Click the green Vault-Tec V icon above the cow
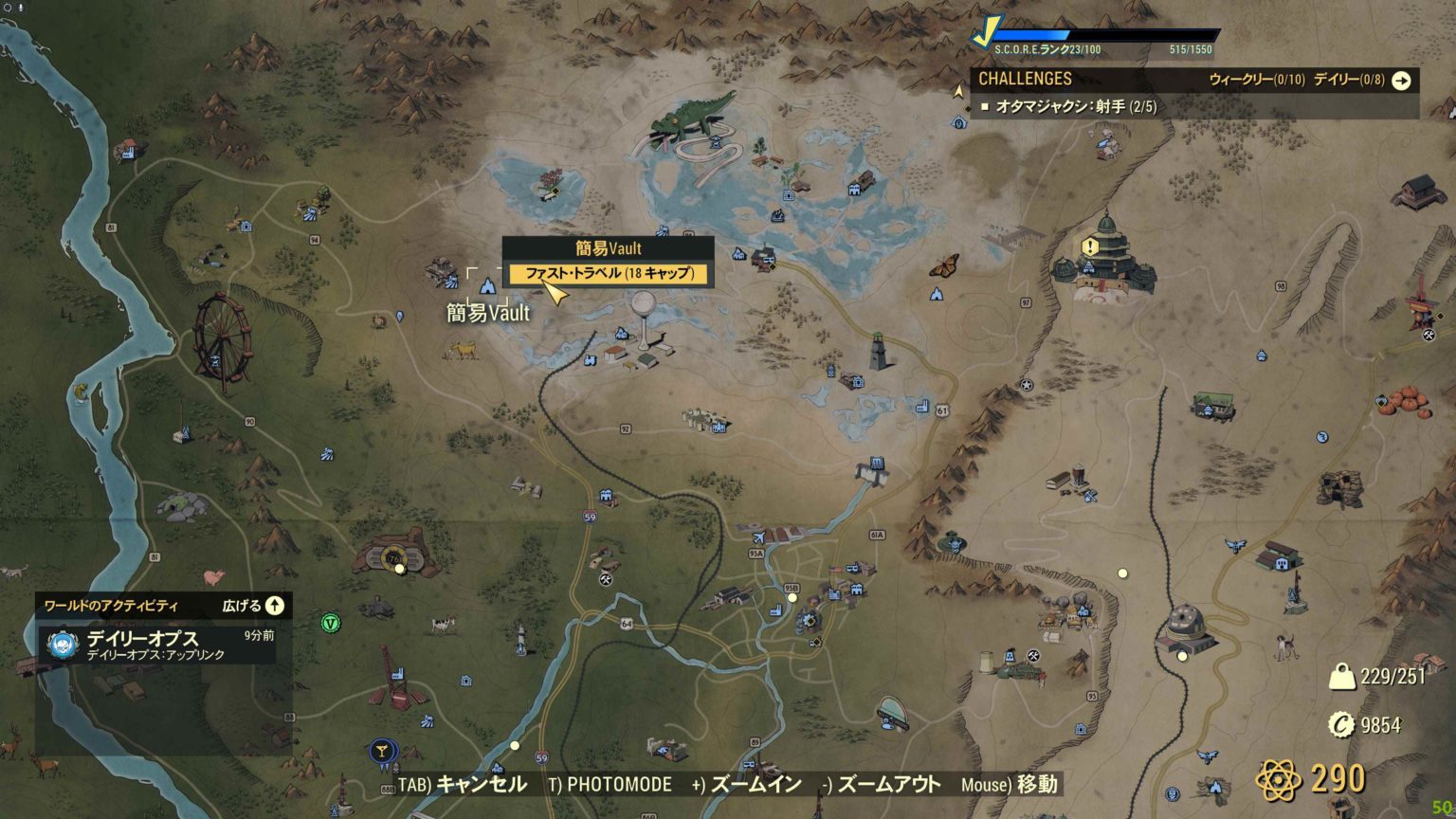 331,624
